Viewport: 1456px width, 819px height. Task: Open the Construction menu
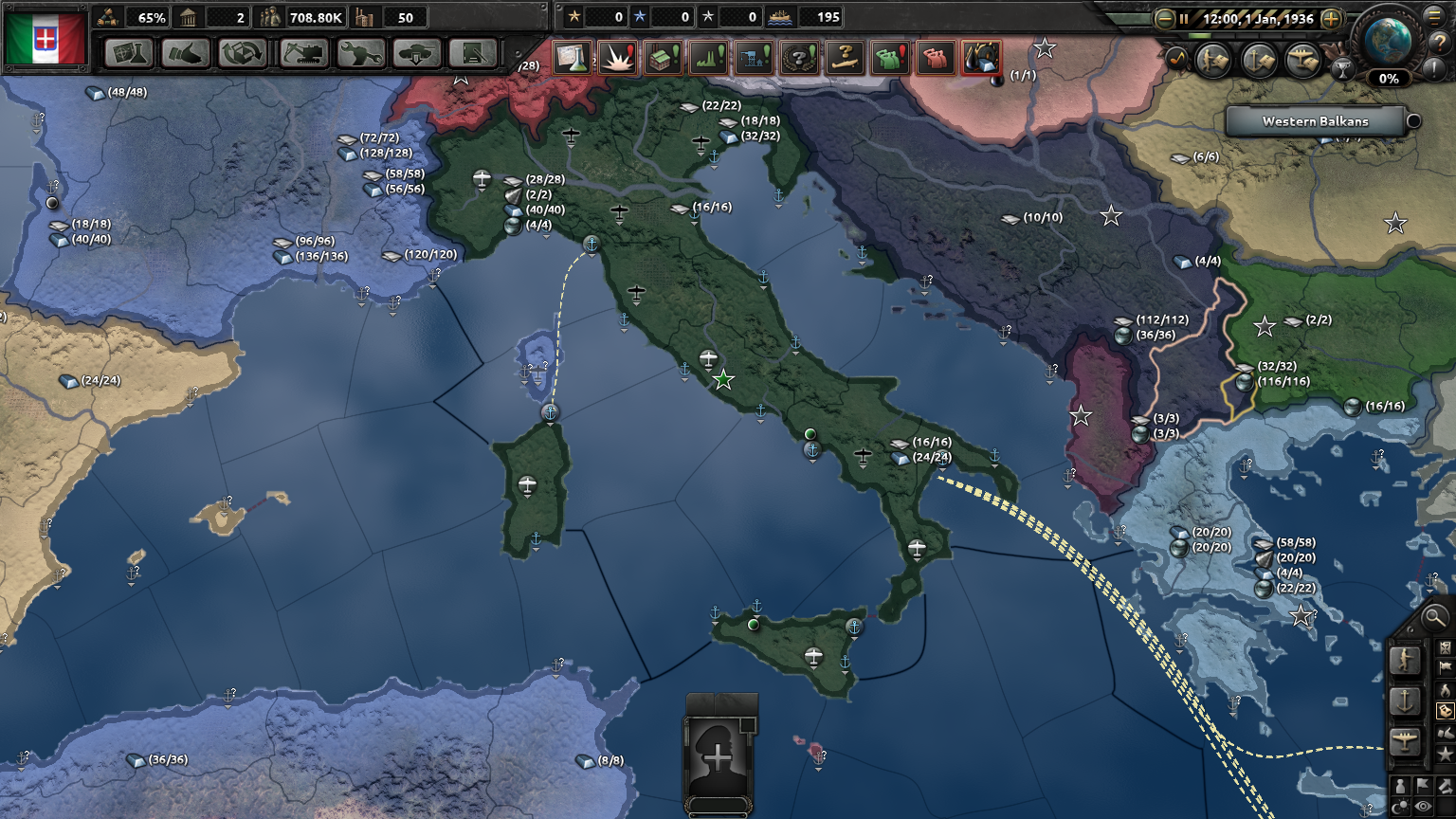[x=303, y=54]
